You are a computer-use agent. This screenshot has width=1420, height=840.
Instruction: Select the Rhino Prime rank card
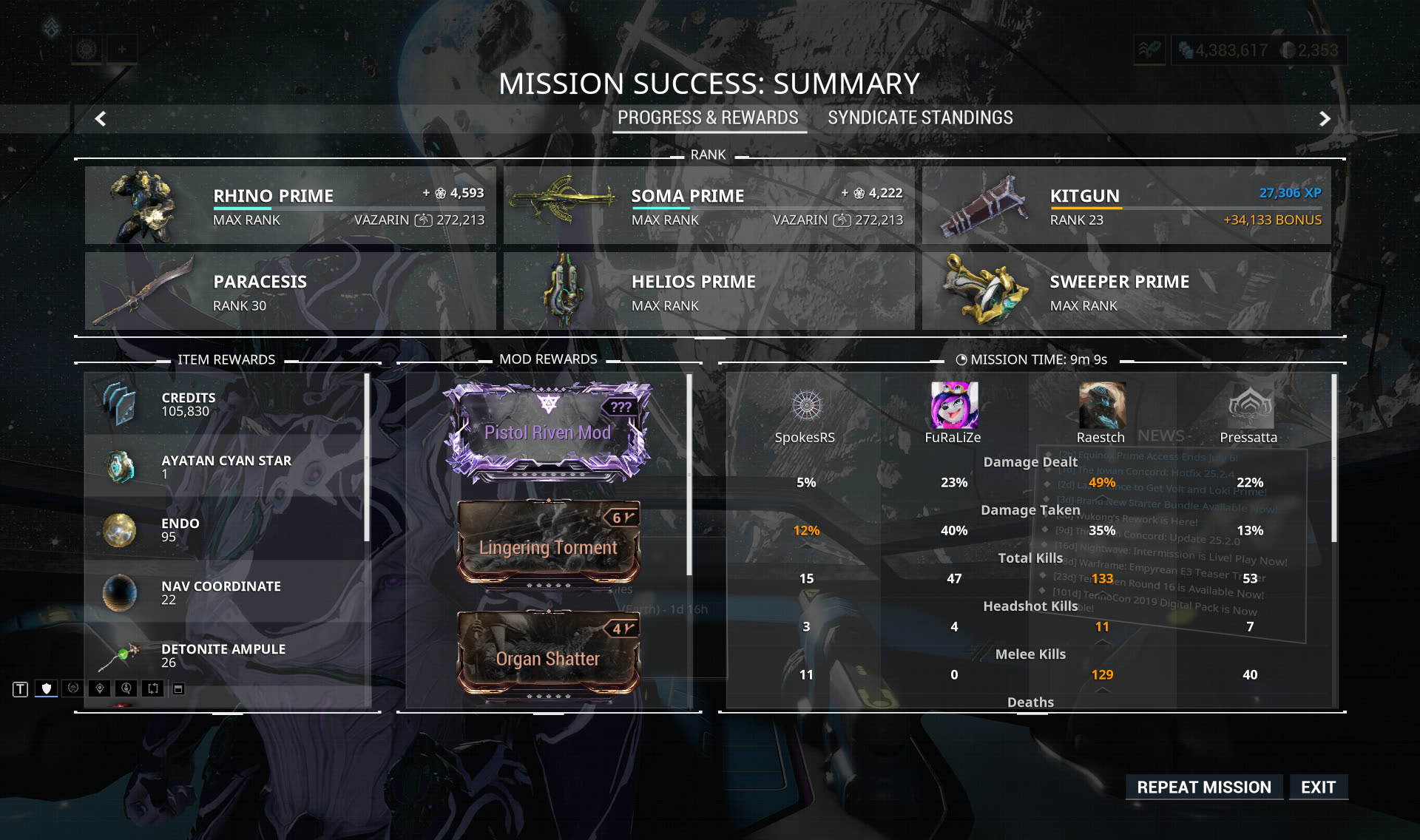coord(290,206)
